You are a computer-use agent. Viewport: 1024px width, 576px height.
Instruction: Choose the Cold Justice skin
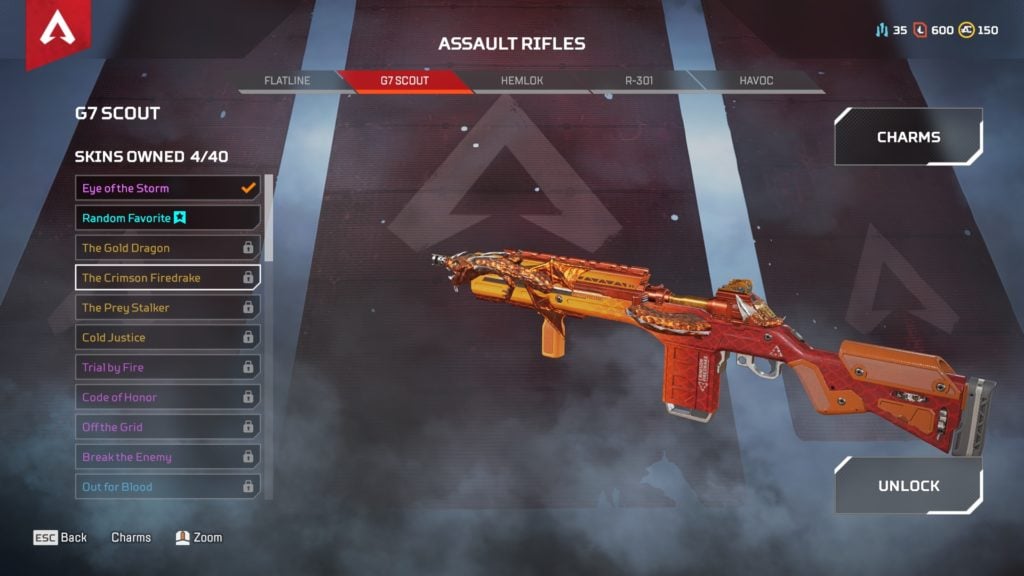(x=167, y=338)
